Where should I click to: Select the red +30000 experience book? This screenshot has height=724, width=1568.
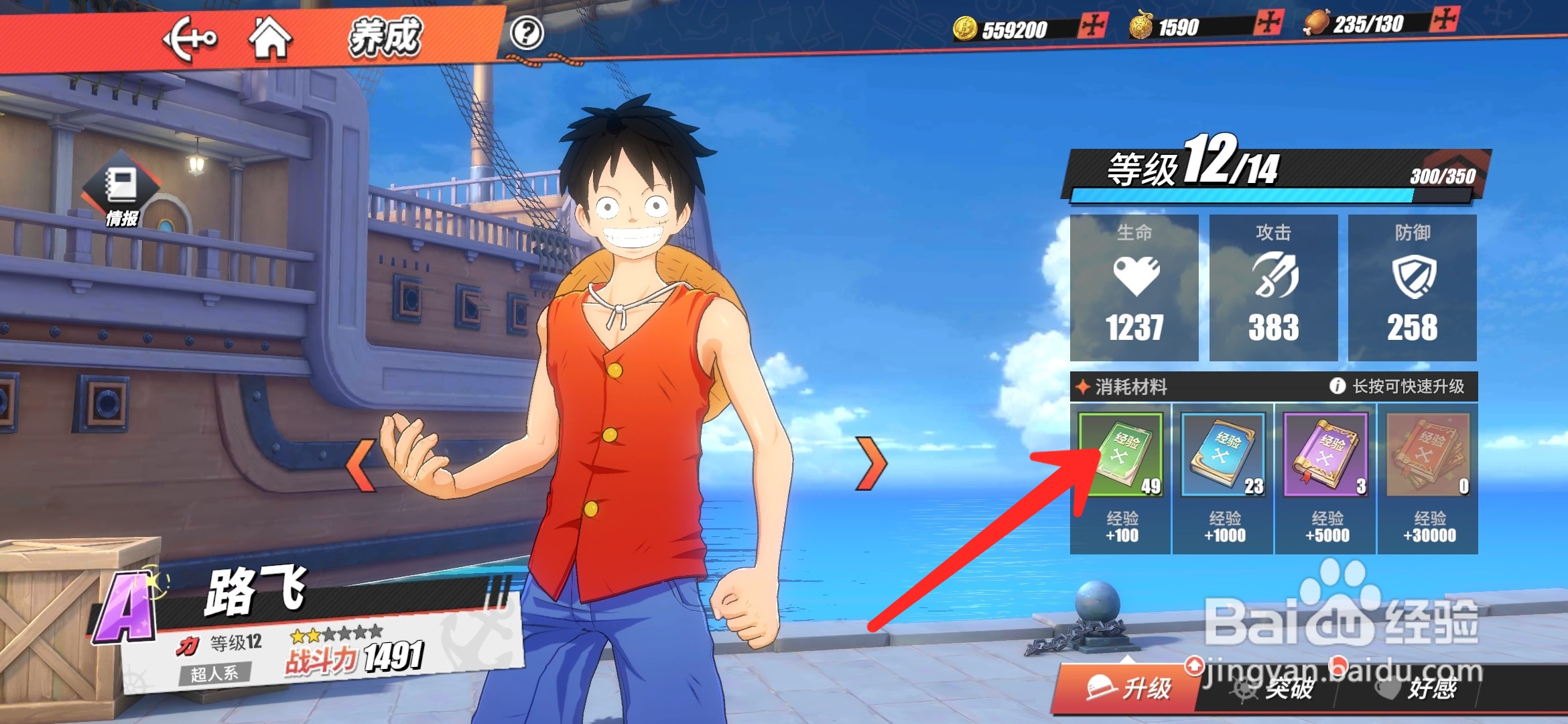pos(1429,455)
